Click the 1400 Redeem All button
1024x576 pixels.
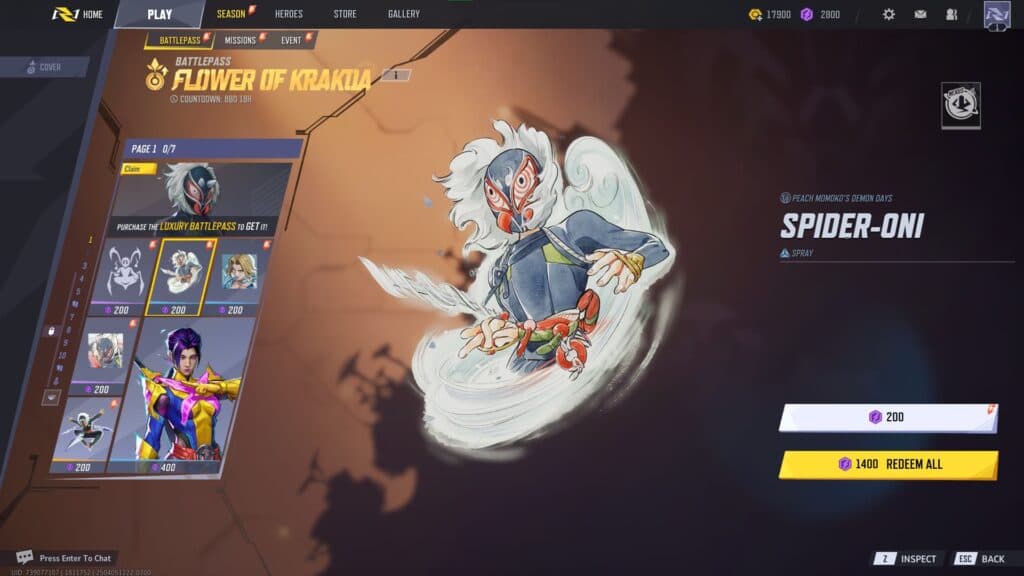coord(887,464)
